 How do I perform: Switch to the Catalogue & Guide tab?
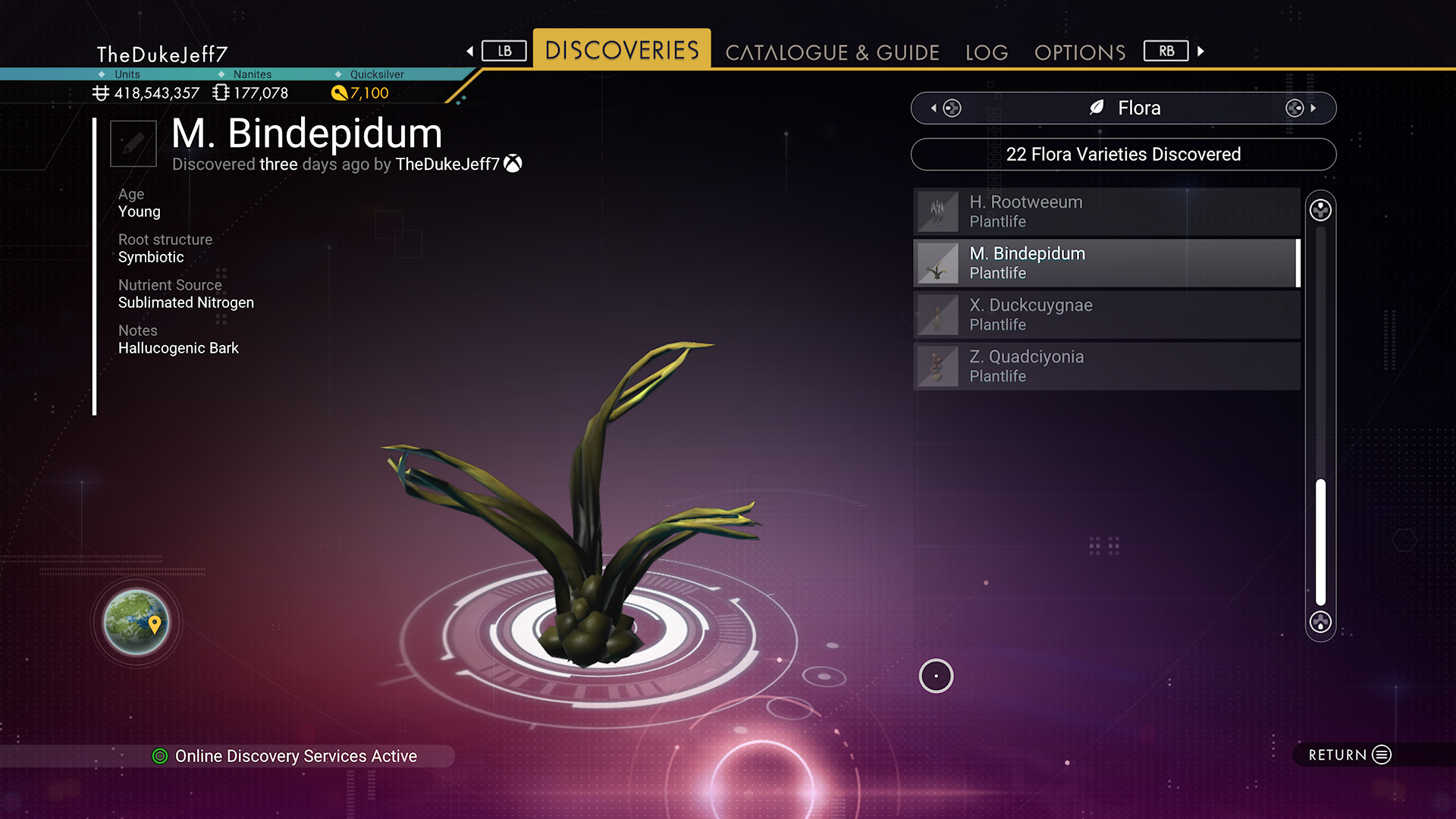point(832,52)
